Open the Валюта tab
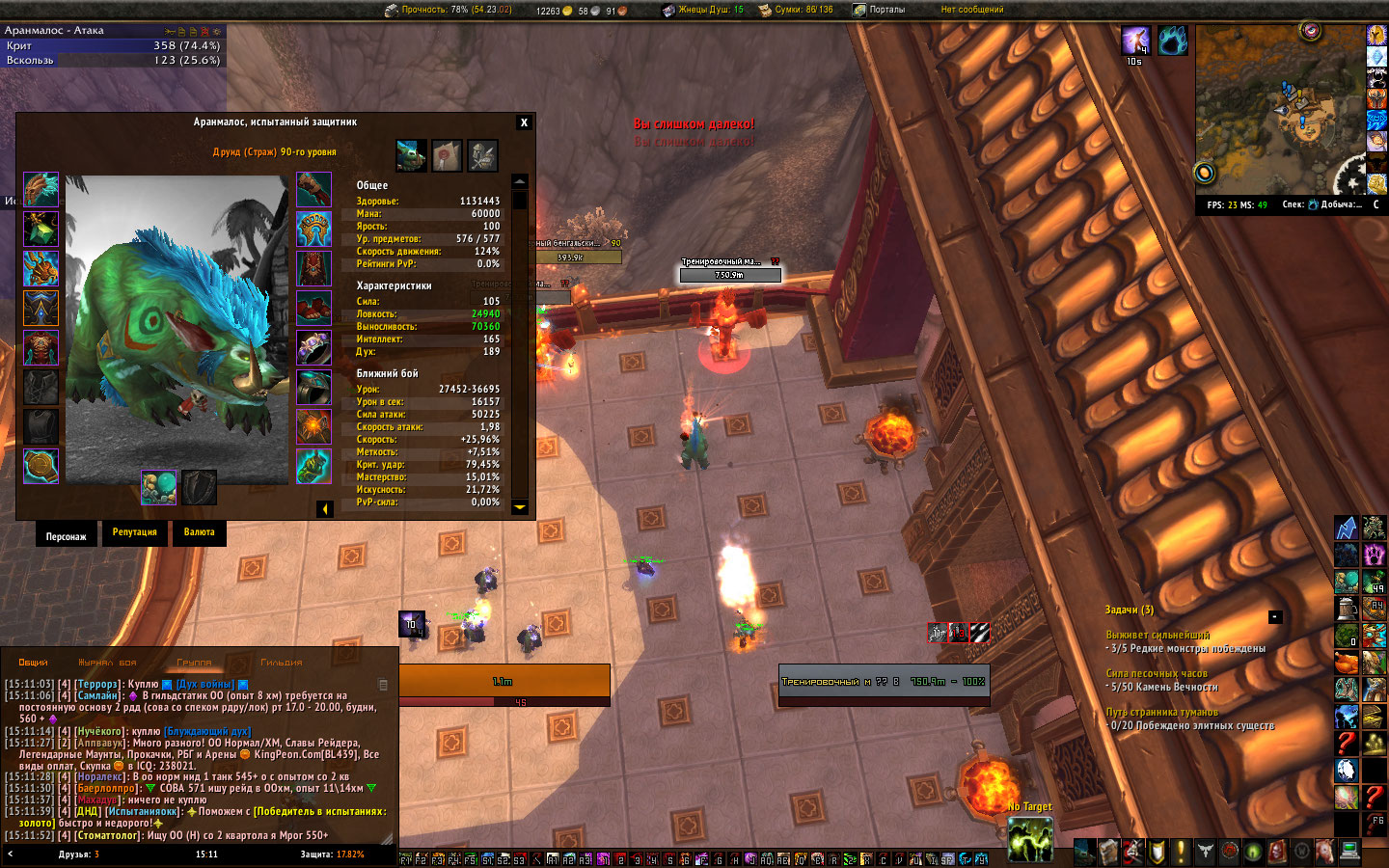 [x=199, y=532]
